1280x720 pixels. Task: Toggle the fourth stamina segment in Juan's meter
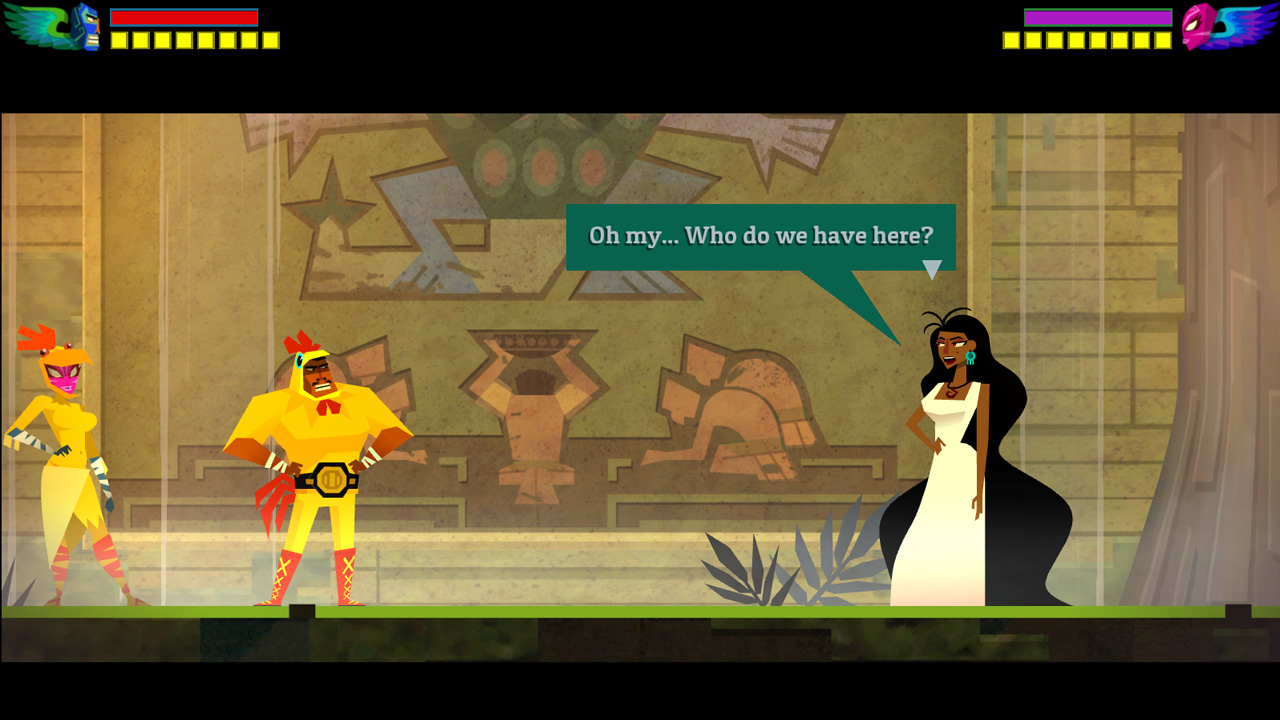point(185,40)
